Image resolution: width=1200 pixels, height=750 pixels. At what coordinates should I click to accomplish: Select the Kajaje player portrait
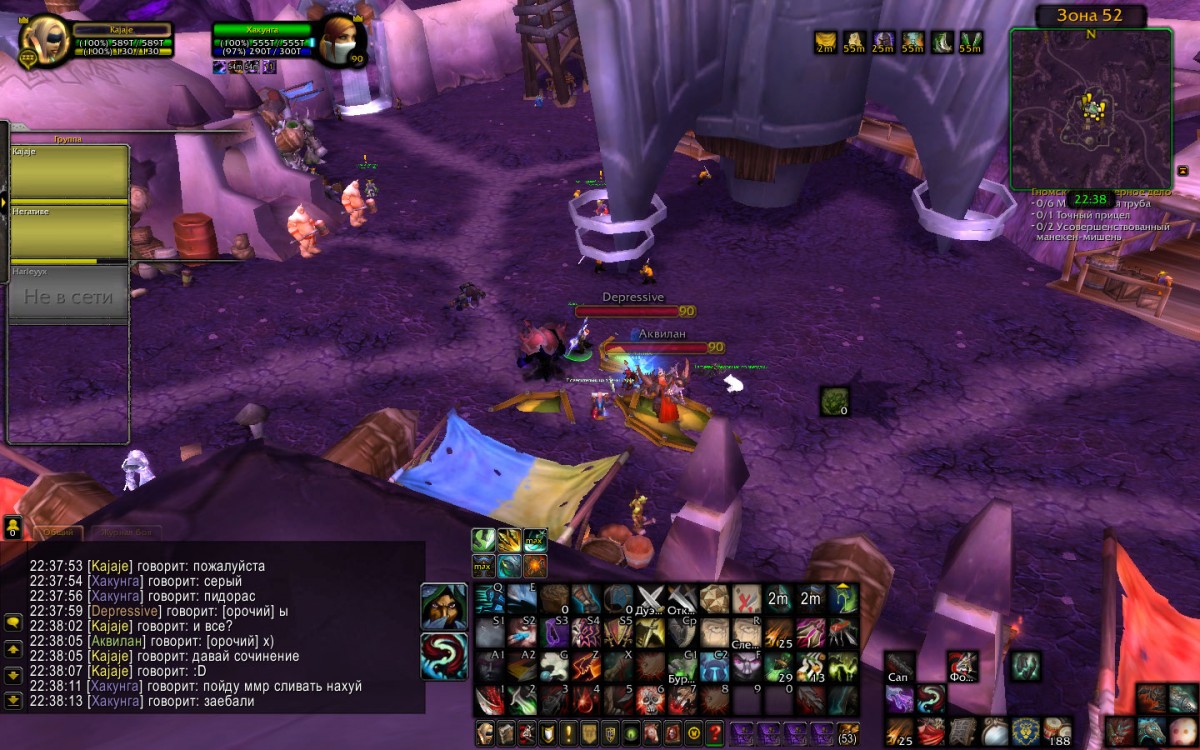pyautogui.click(x=44, y=41)
